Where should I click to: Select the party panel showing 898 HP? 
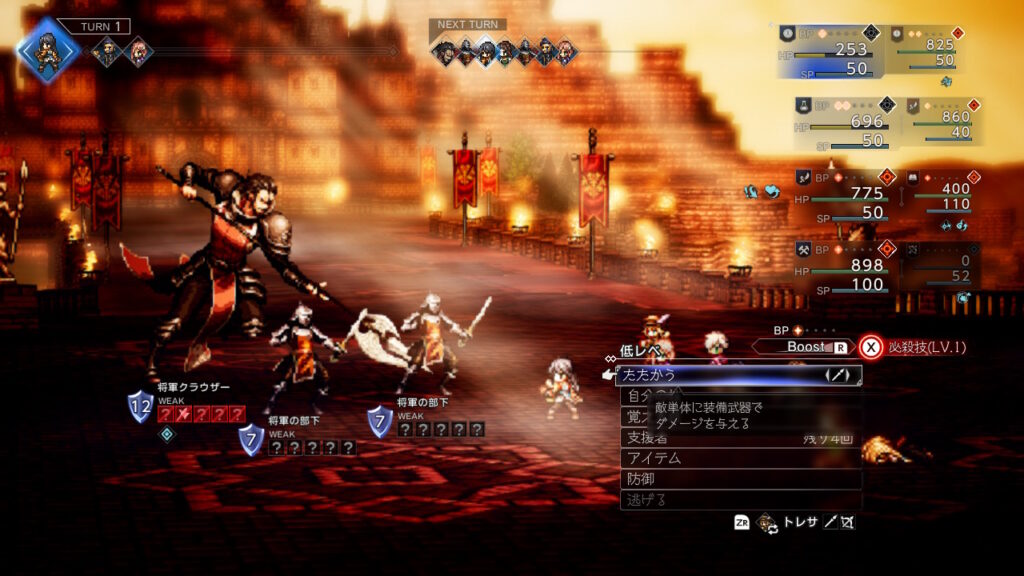[x=843, y=266]
